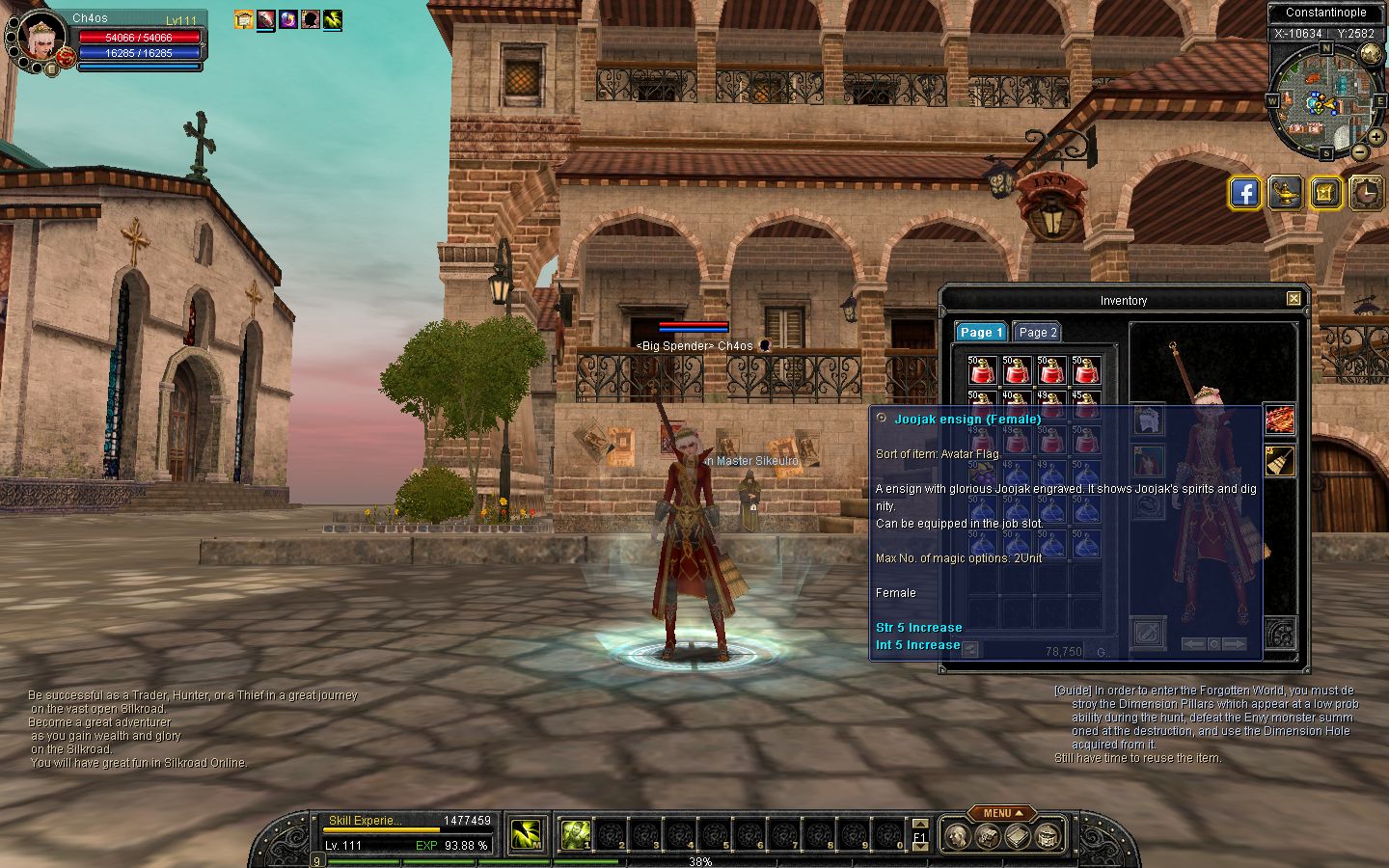The height and width of the screenshot is (868, 1389).
Task: Close the Inventory window
Action: point(1294,299)
